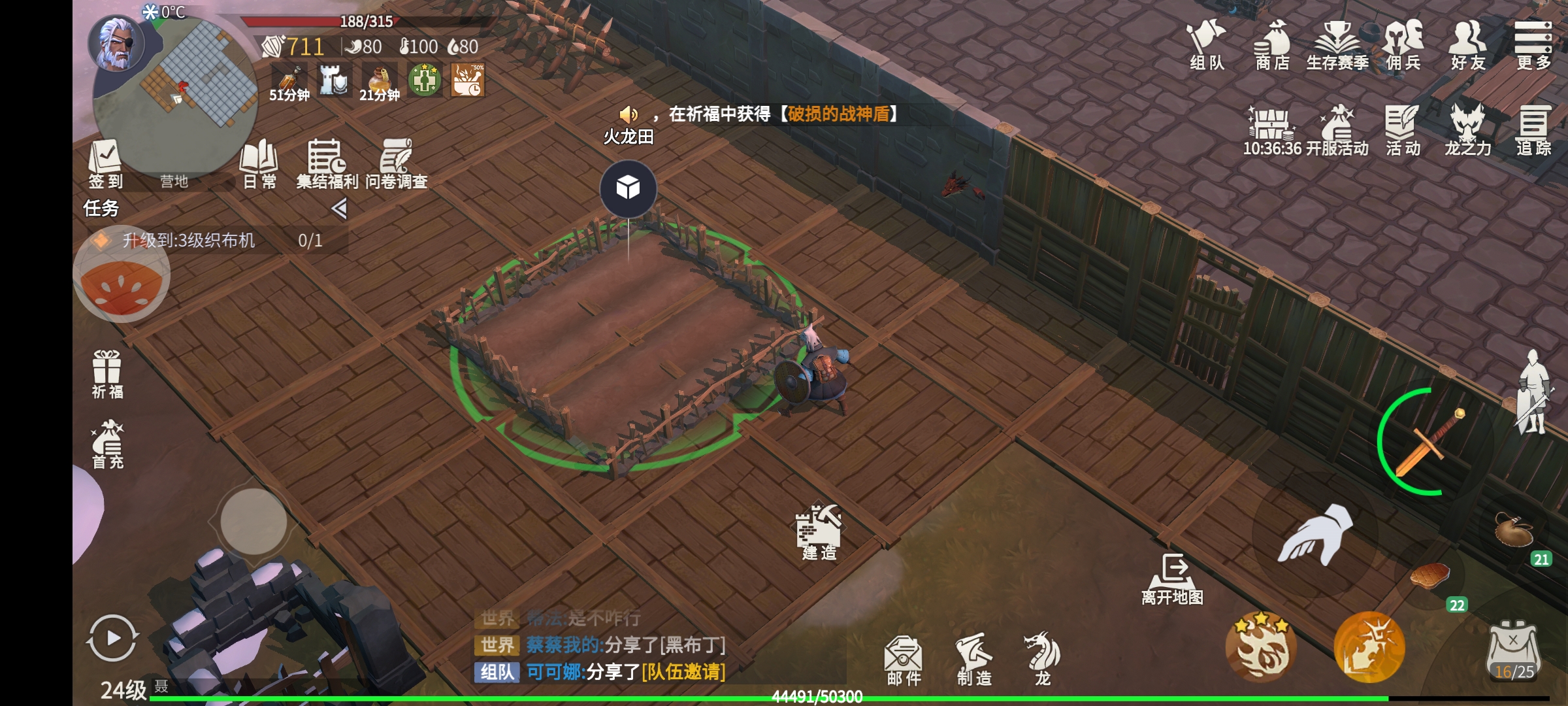Viewport: 1568px width, 706px height.
Task: Open the 组队 team menu
Action: pyautogui.click(x=1206, y=44)
